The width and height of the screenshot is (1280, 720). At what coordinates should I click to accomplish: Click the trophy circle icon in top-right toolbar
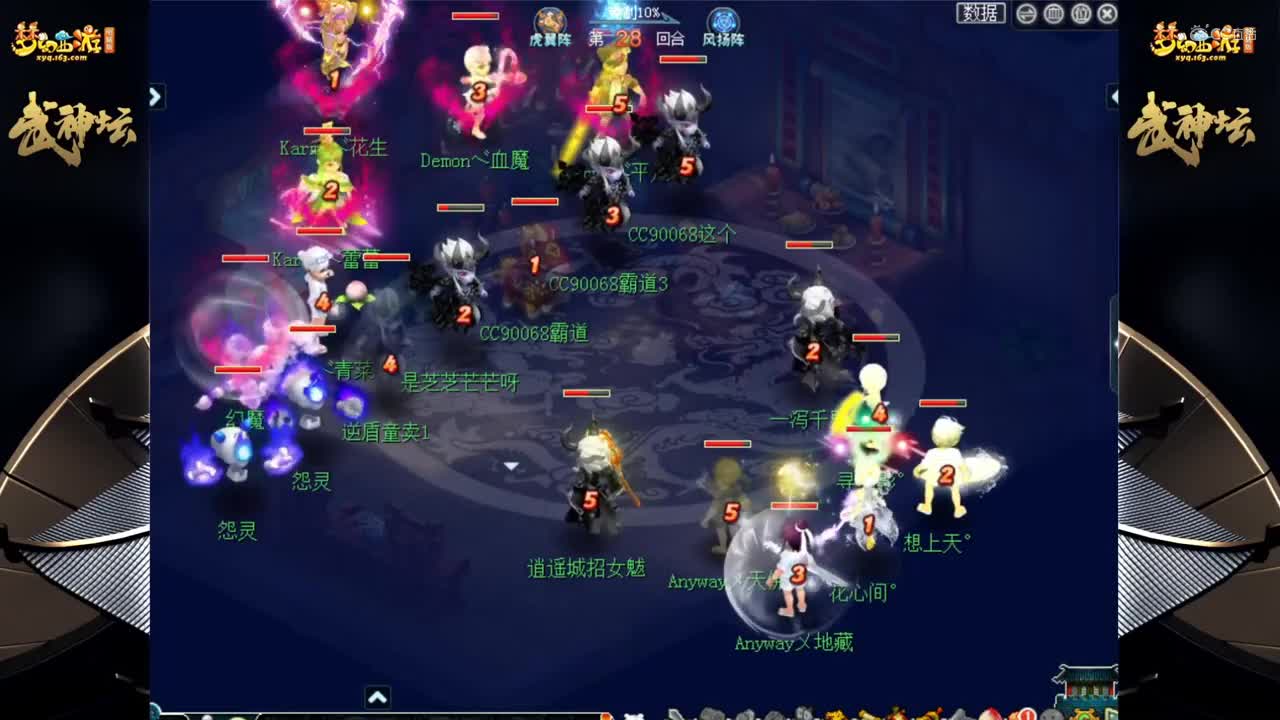(x=1081, y=14)
